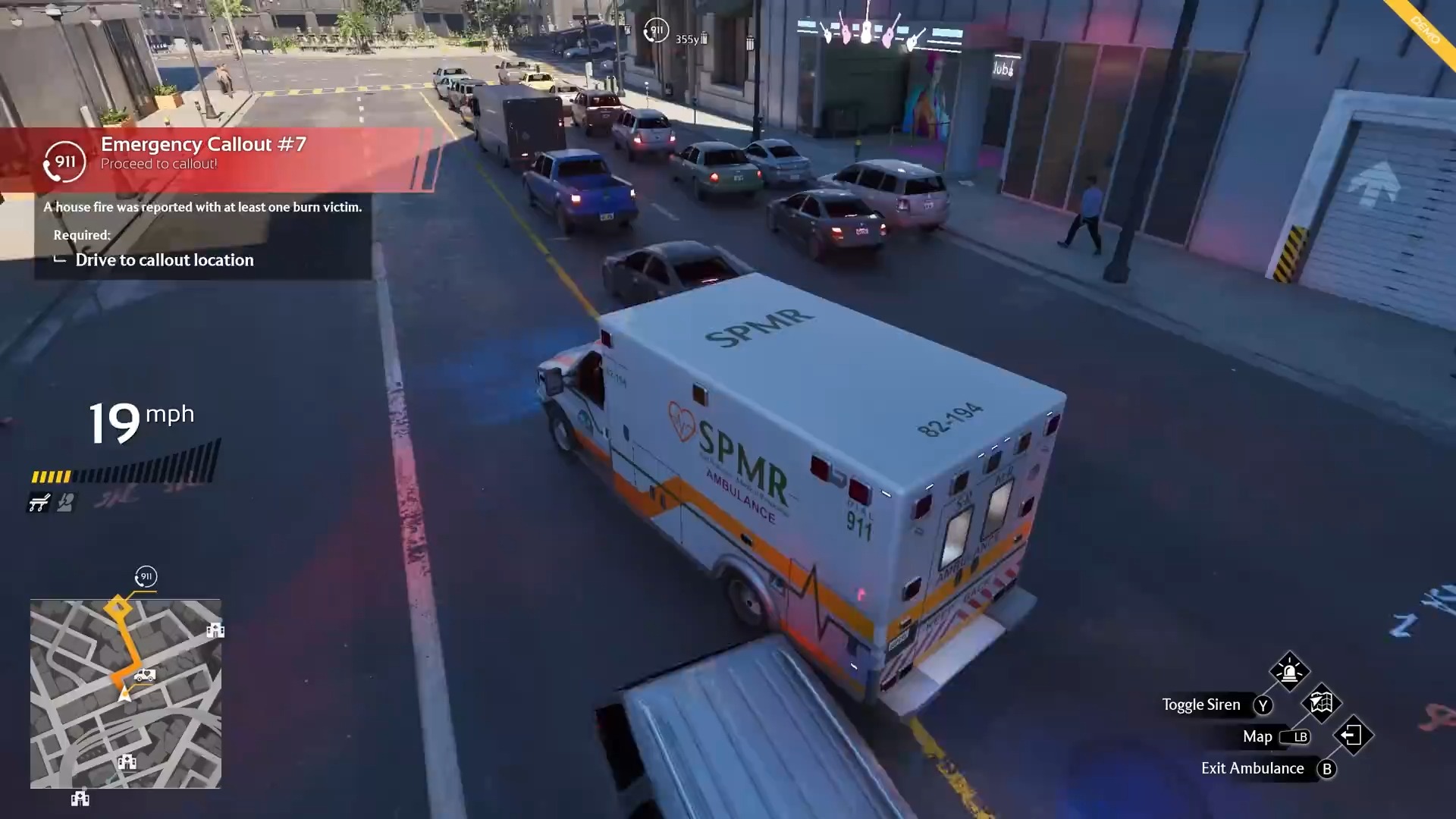The height and width of the screenshot is (819, 1456).
Task: Select the siren lamp icon above Toggle Siren
Action: [1290, 672]
